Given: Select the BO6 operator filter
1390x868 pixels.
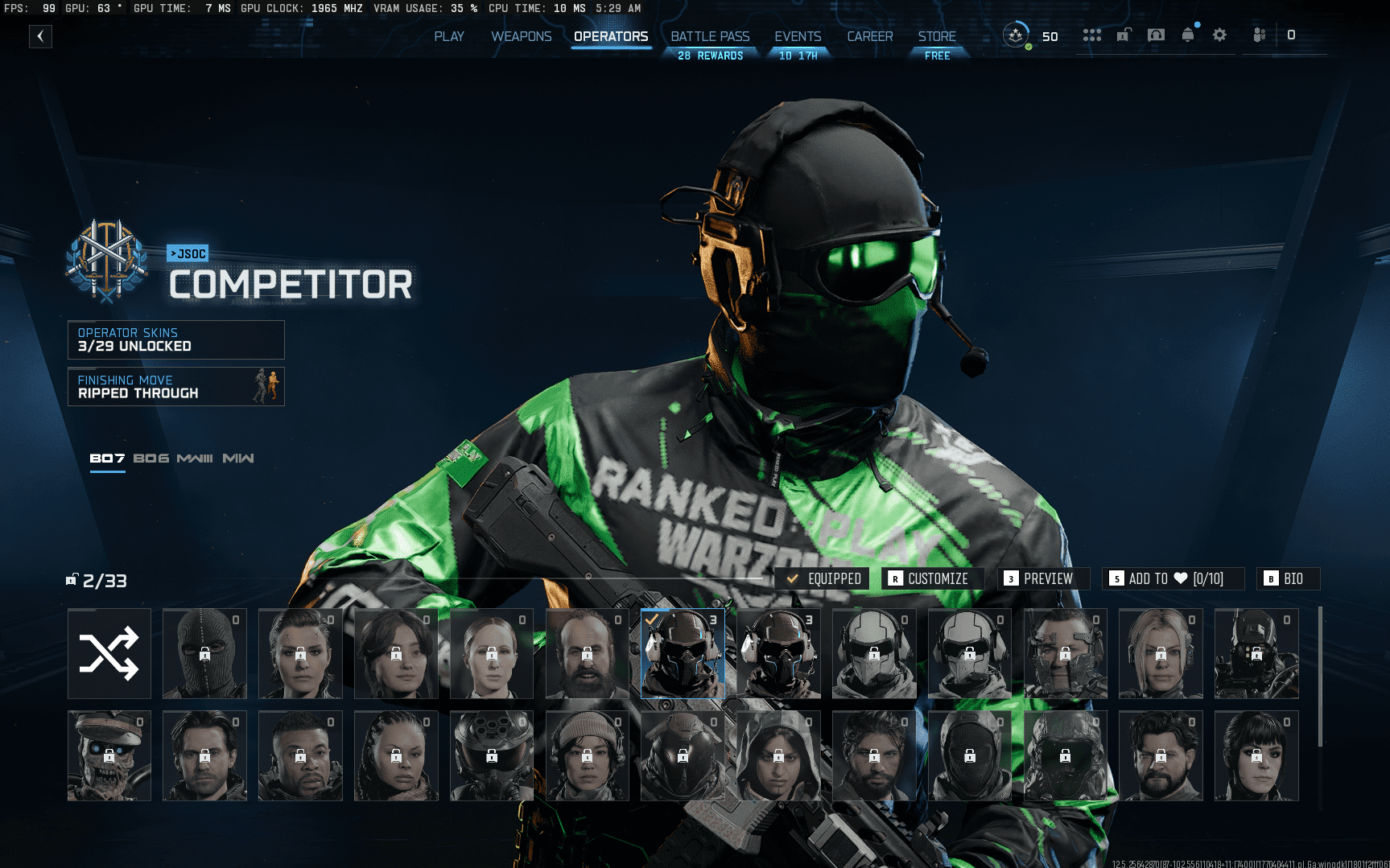Looking at the screenshot, I should [151, 459].
